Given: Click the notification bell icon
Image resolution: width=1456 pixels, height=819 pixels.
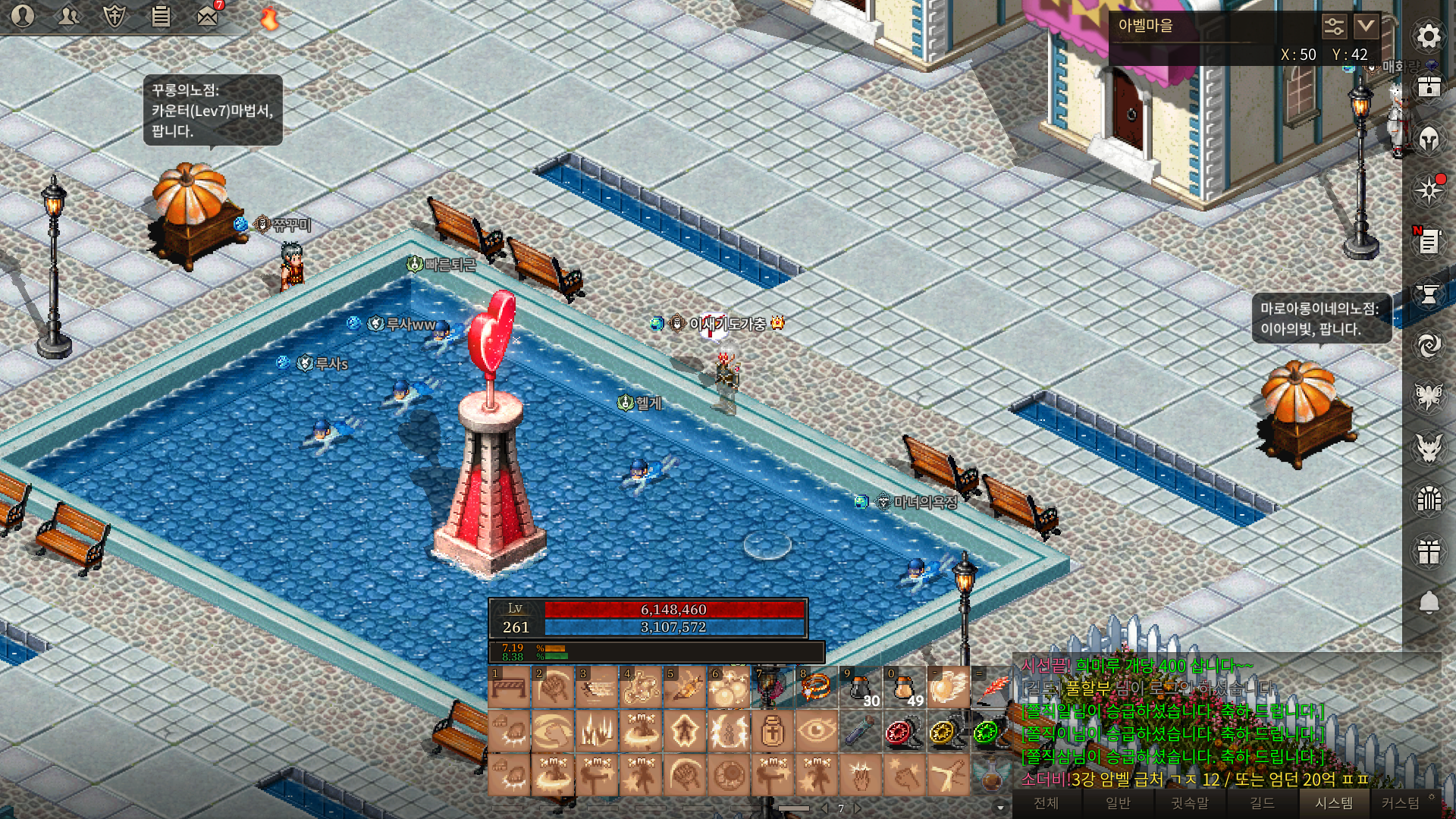Looking at the screenshot, I should [x=1429, y=603].
